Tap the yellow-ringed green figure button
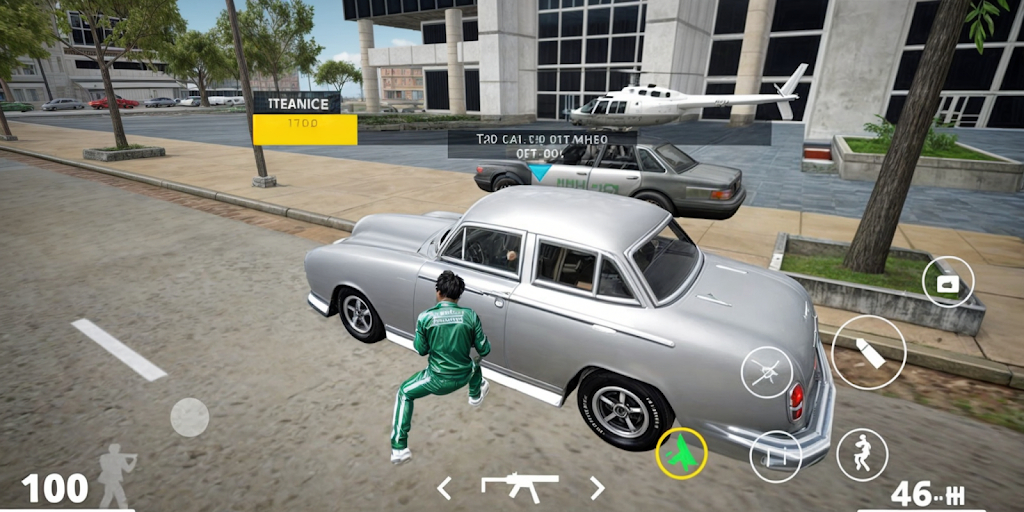This screenshot has width=1024, height=512. pos(681,454)
